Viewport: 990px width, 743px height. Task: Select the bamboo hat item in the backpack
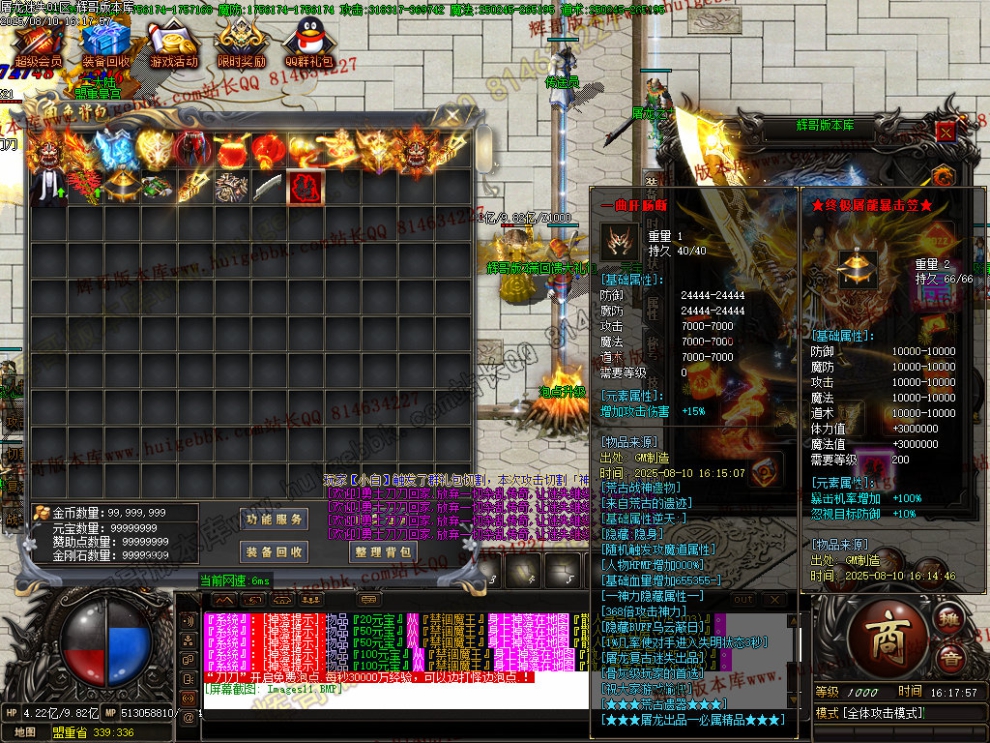point(122,186)
